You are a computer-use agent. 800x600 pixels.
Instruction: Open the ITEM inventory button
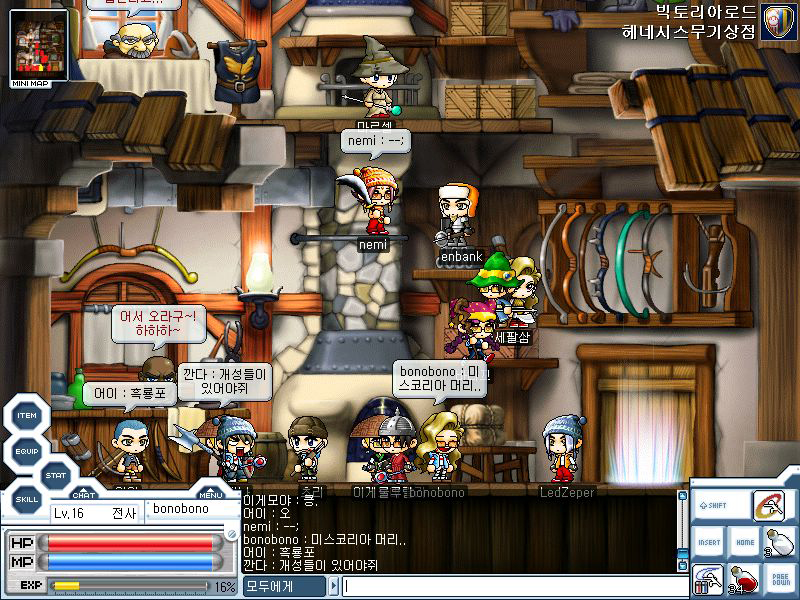[x=27, y=415]
